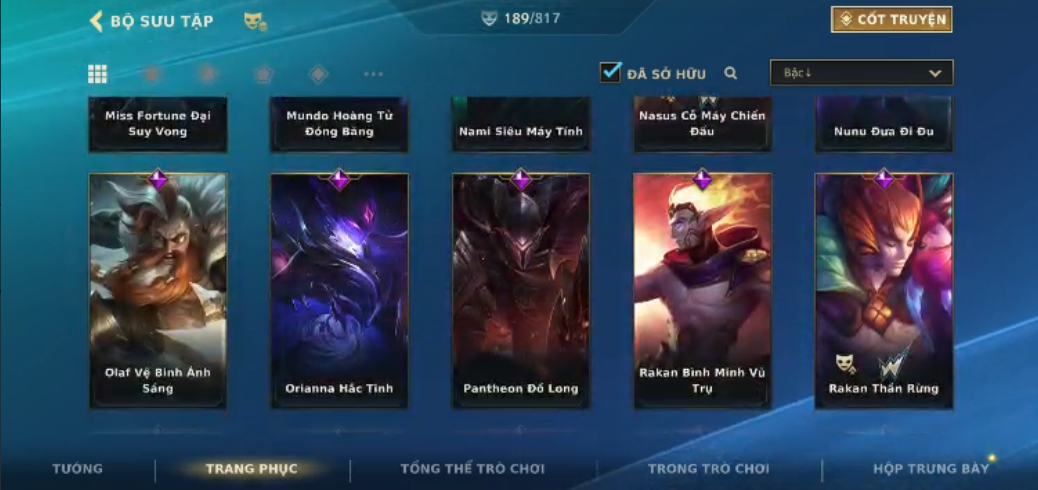Screen dimensions: 1038x490
Task: Switch to the Tướng tab
Action: [77, 469]
